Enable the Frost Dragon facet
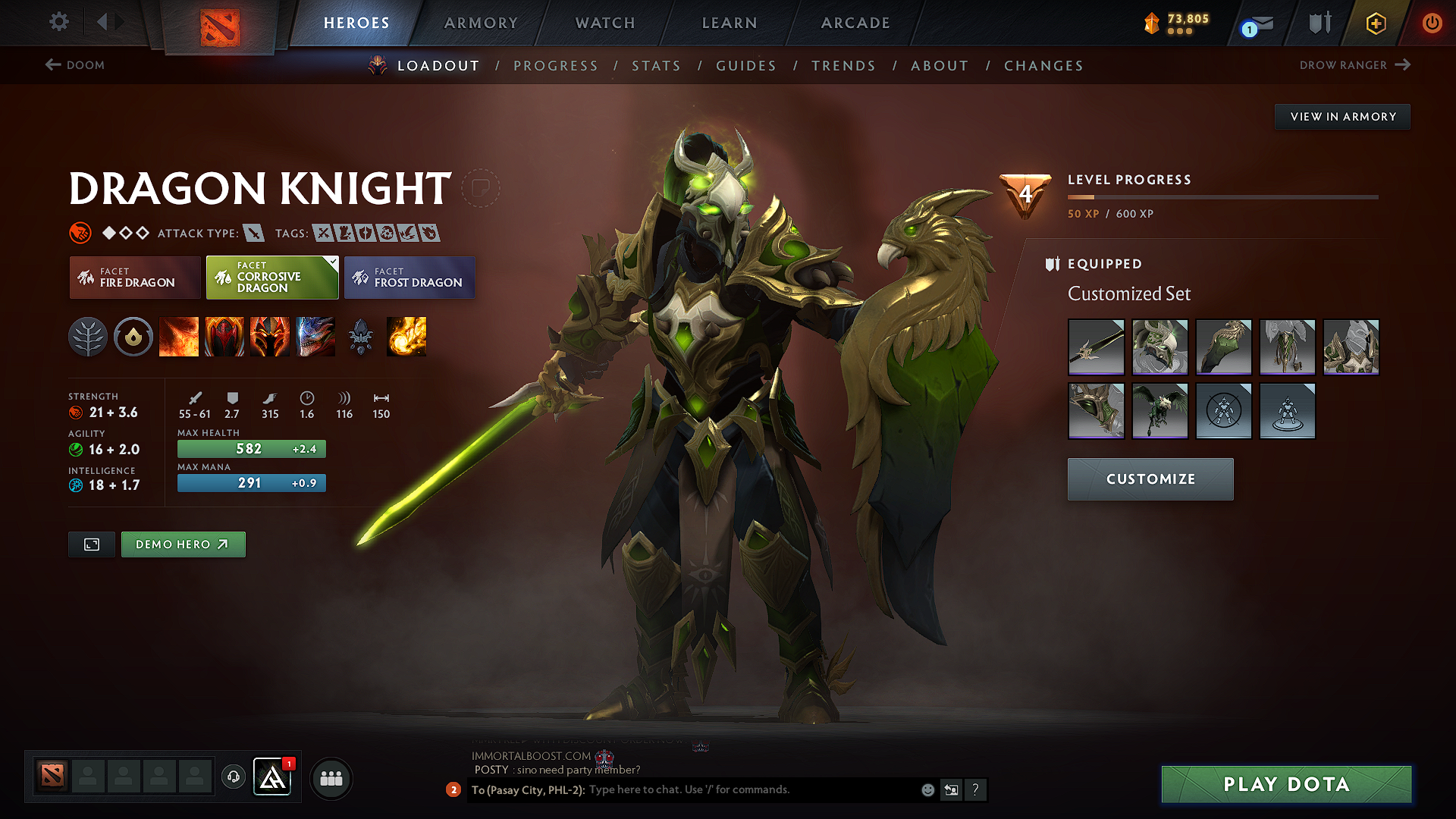Screen dimensions: 1456x819 (x=409, y=278)
